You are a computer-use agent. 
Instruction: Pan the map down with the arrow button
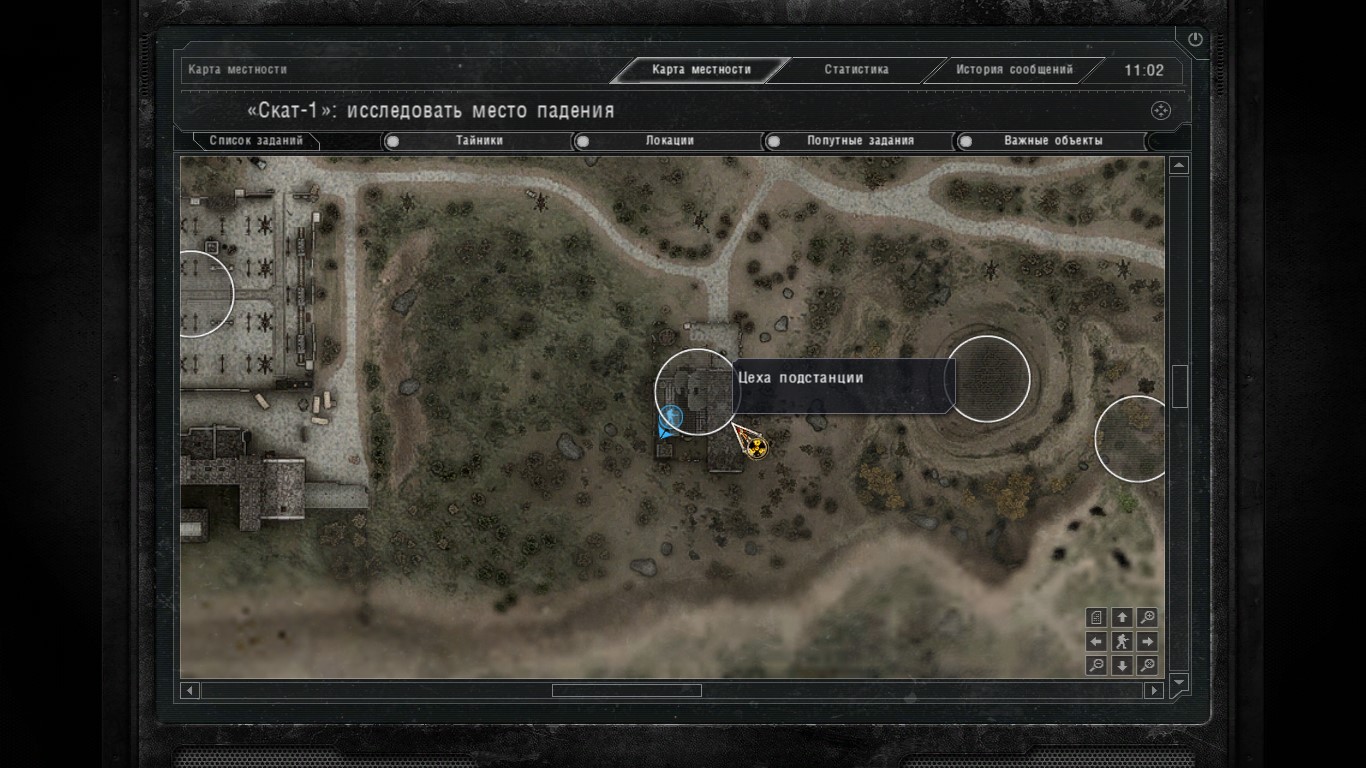click(1122, 666)
